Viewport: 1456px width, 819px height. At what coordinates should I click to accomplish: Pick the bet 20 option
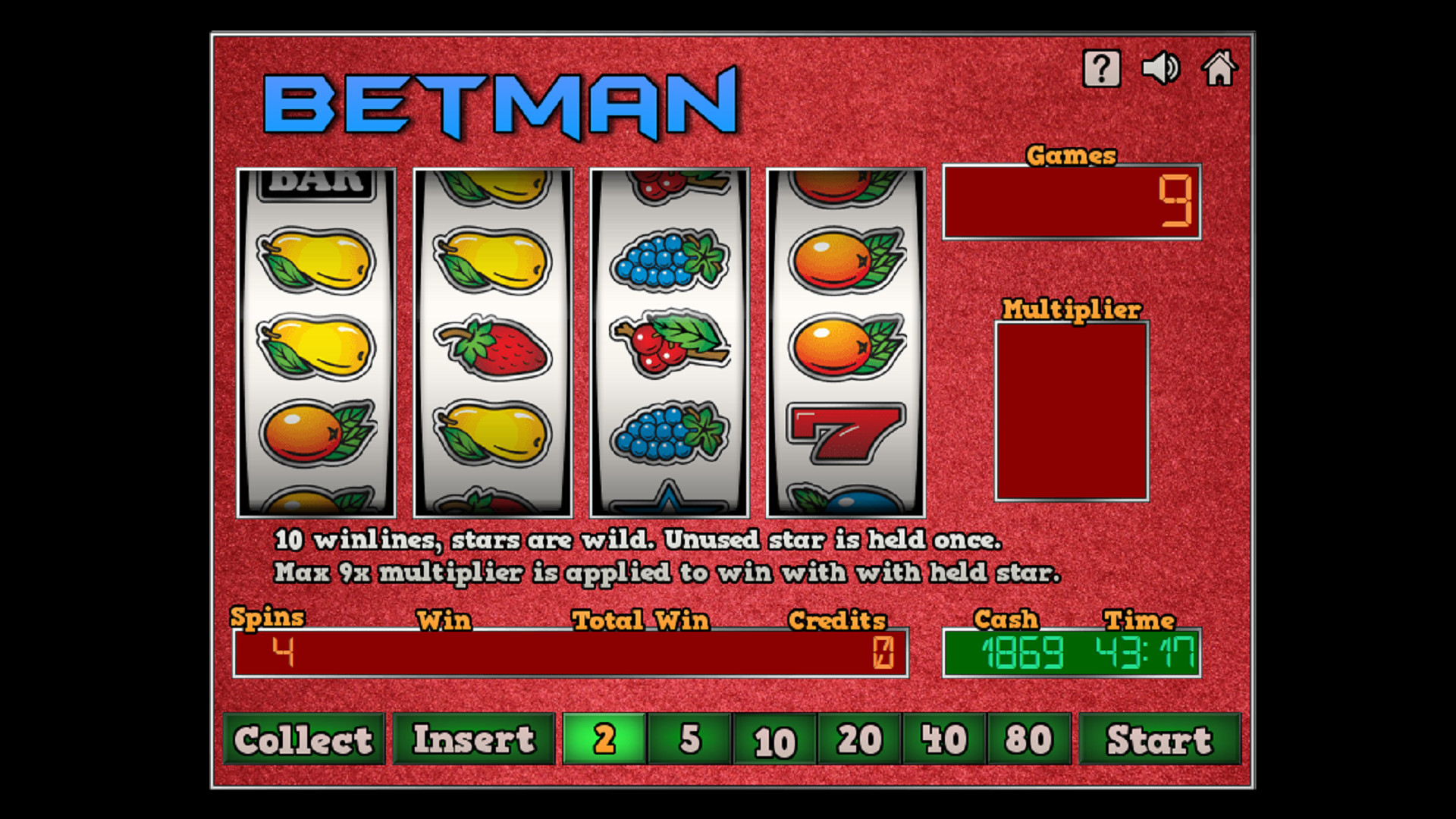coord(857,739)
